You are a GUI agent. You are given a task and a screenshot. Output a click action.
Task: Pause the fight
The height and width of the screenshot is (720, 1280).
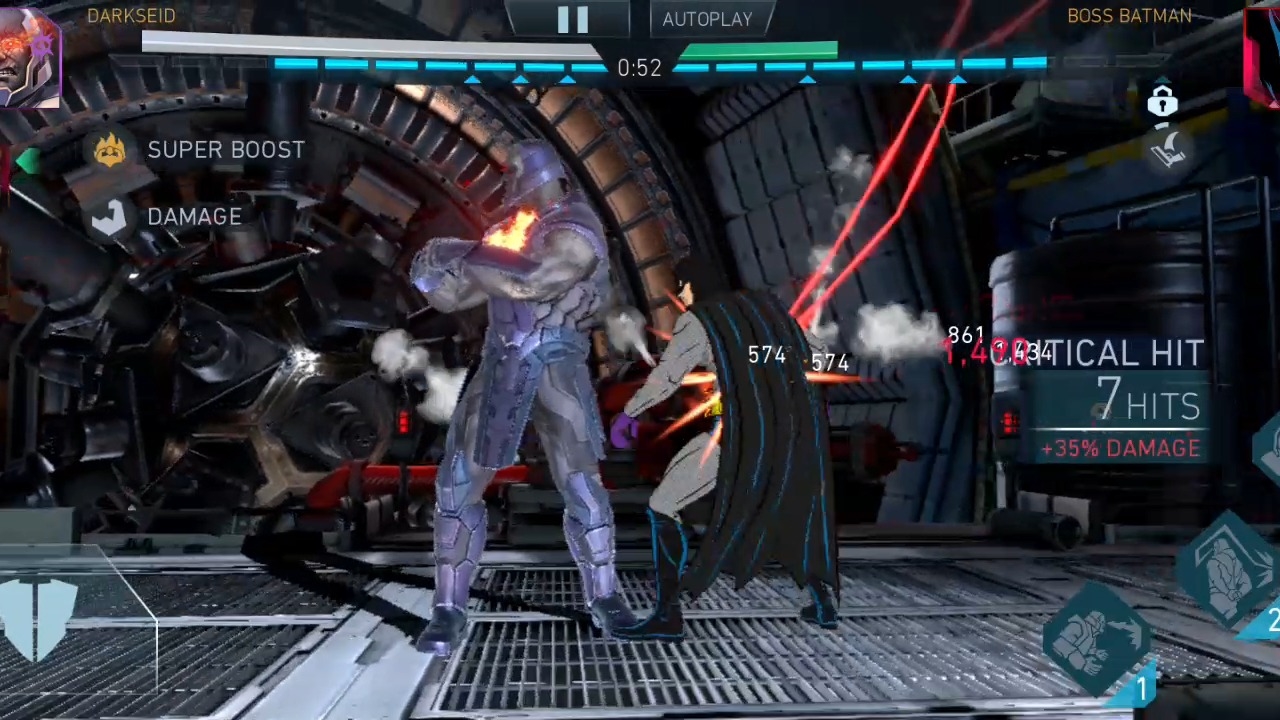point(572,19)
